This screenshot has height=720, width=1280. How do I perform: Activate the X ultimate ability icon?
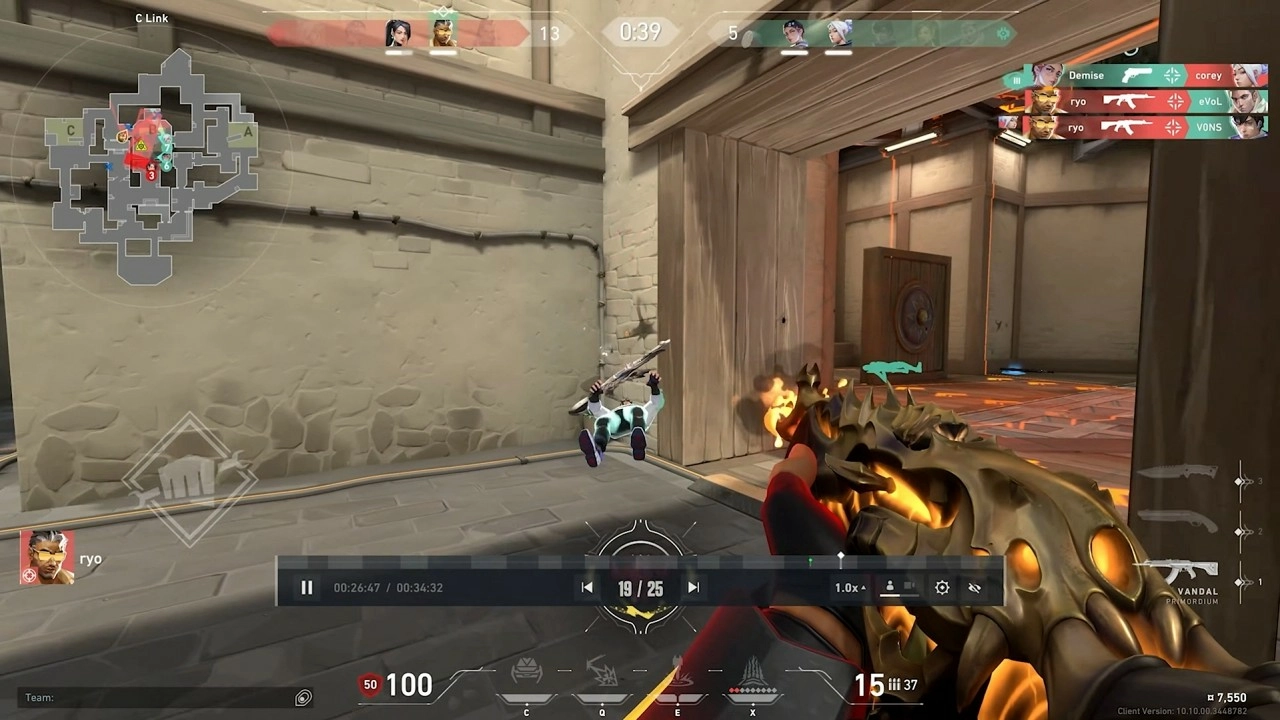pos(752,676)
